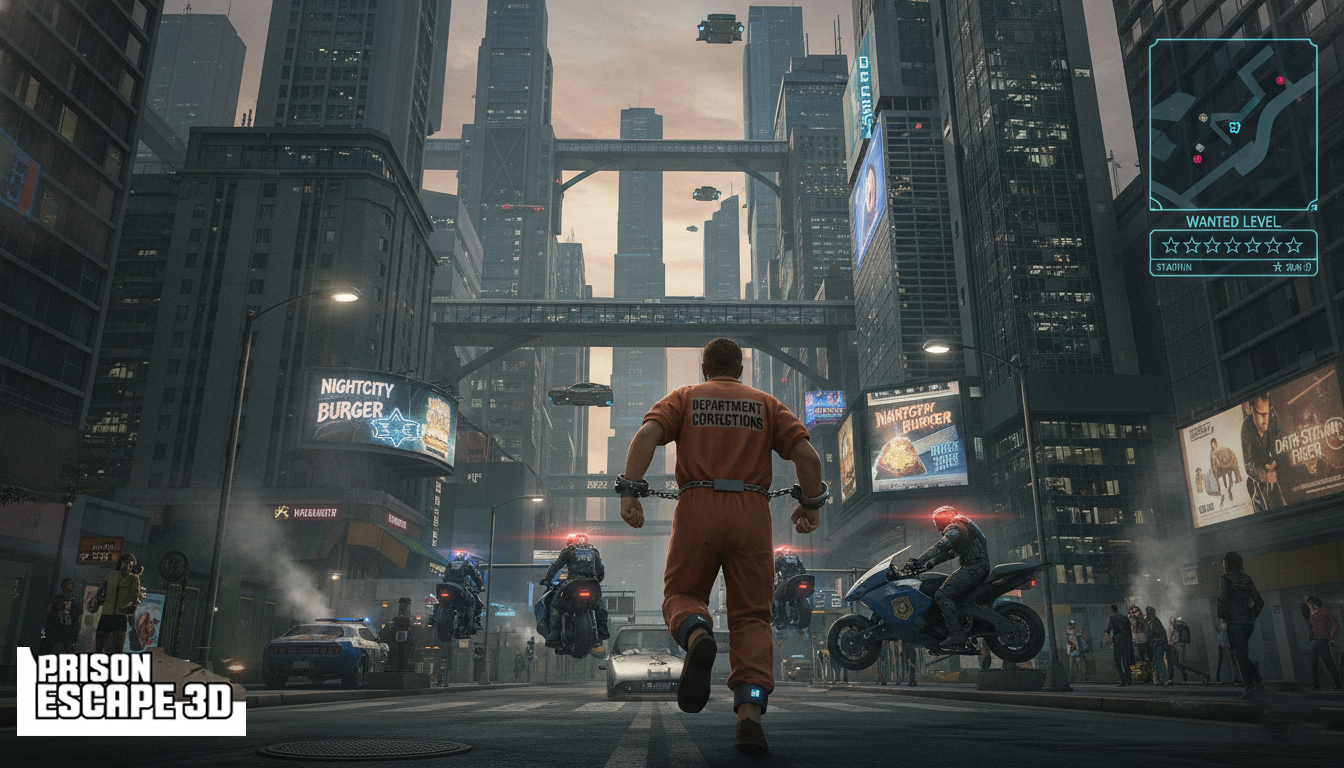Click the lower red marker on the minimap
The width and height of the screenshot is (1344, 768).
pos(1198,158)
